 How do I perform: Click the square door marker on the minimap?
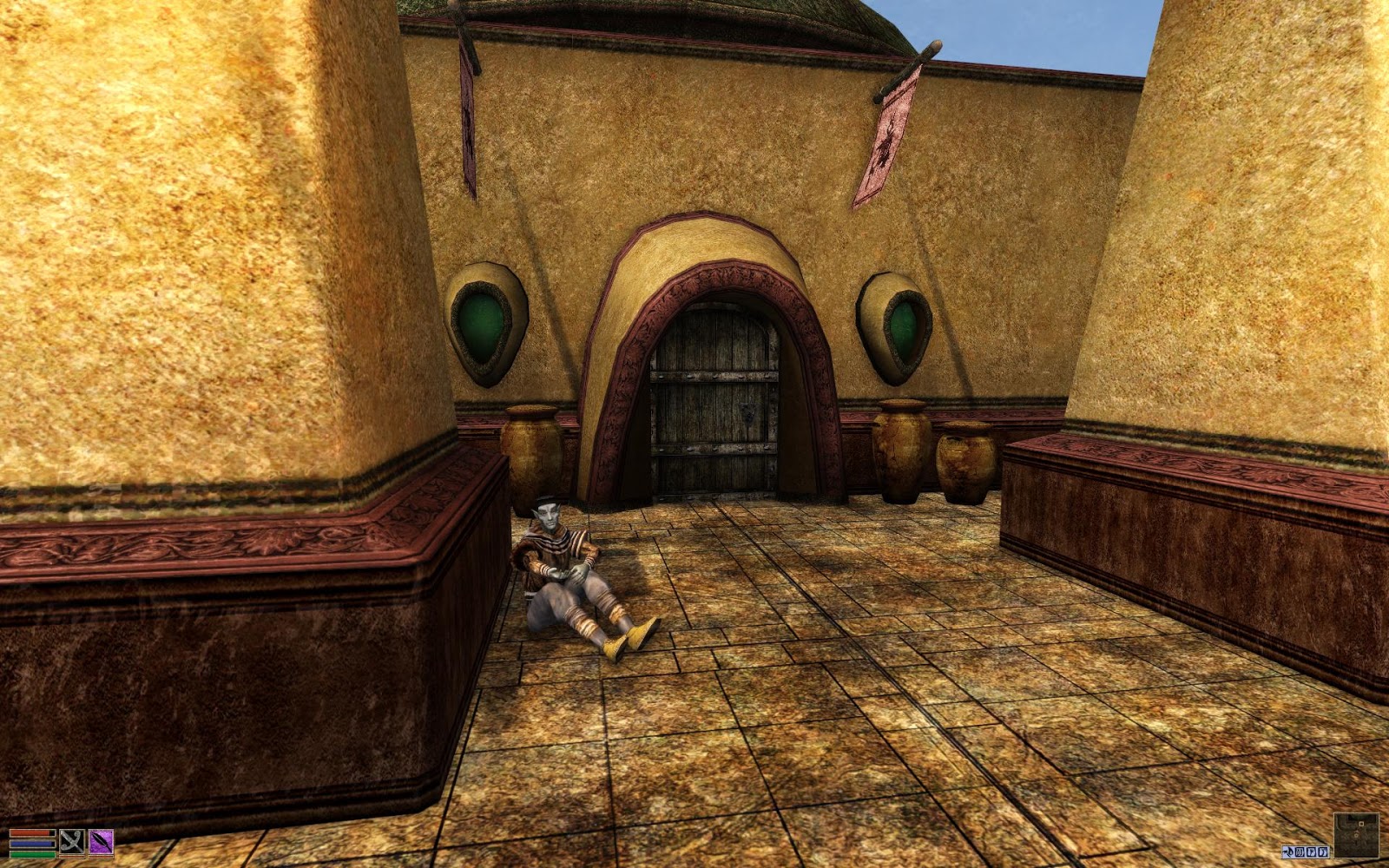point(1361,825)
